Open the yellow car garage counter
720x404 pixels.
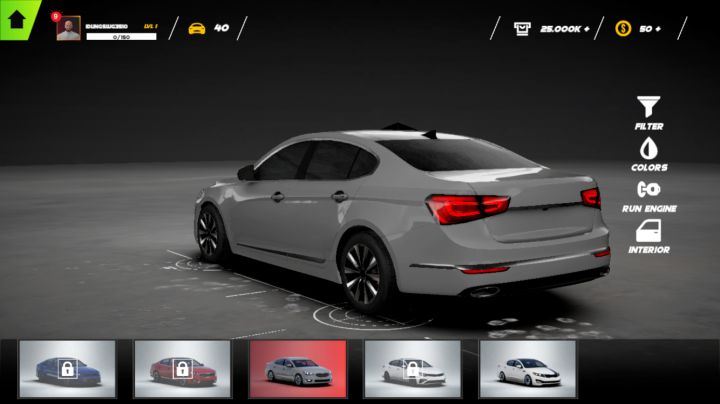pos(208,28)
